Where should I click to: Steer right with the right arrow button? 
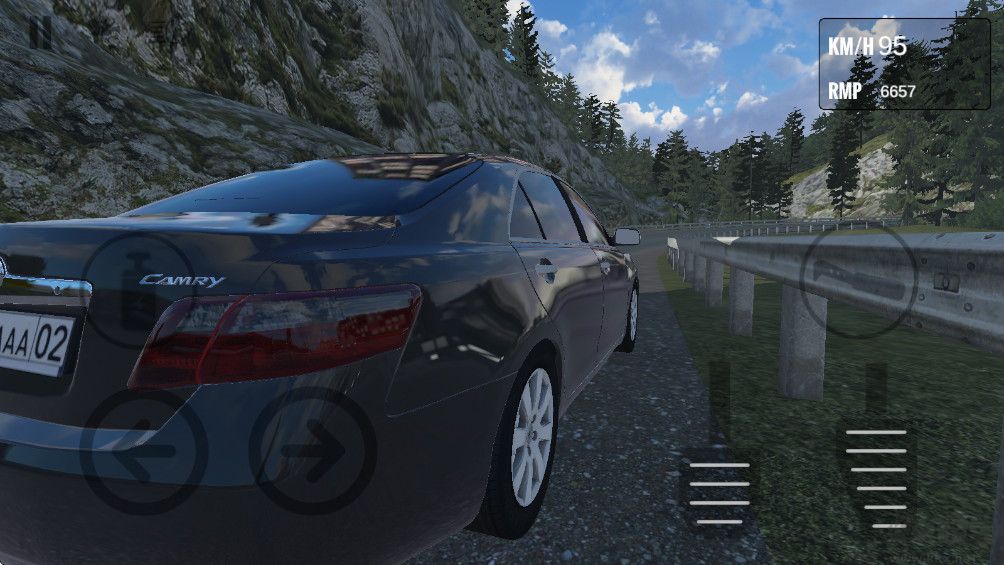[312, 451]
